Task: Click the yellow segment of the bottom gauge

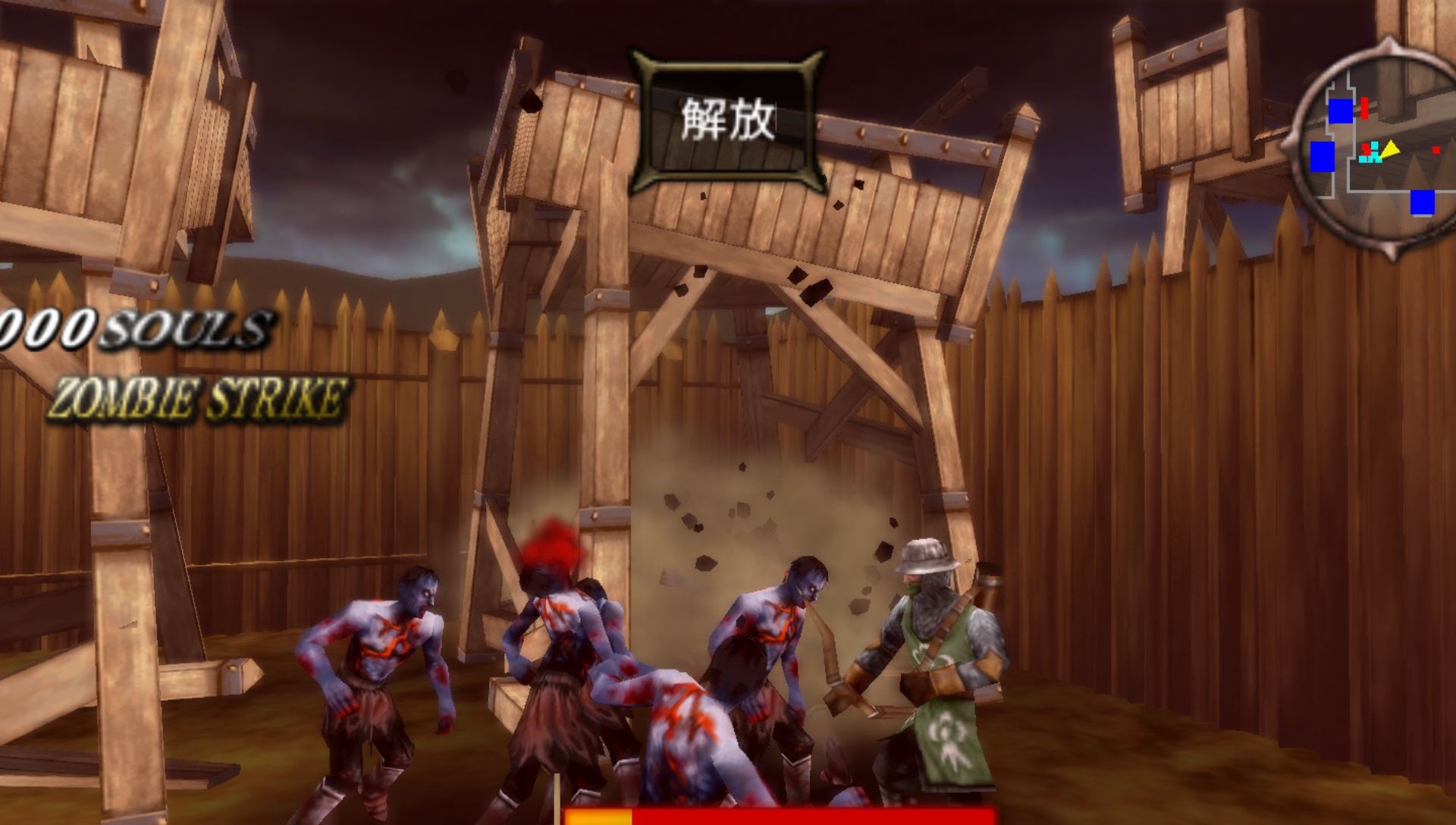Action: coord(599,817)
